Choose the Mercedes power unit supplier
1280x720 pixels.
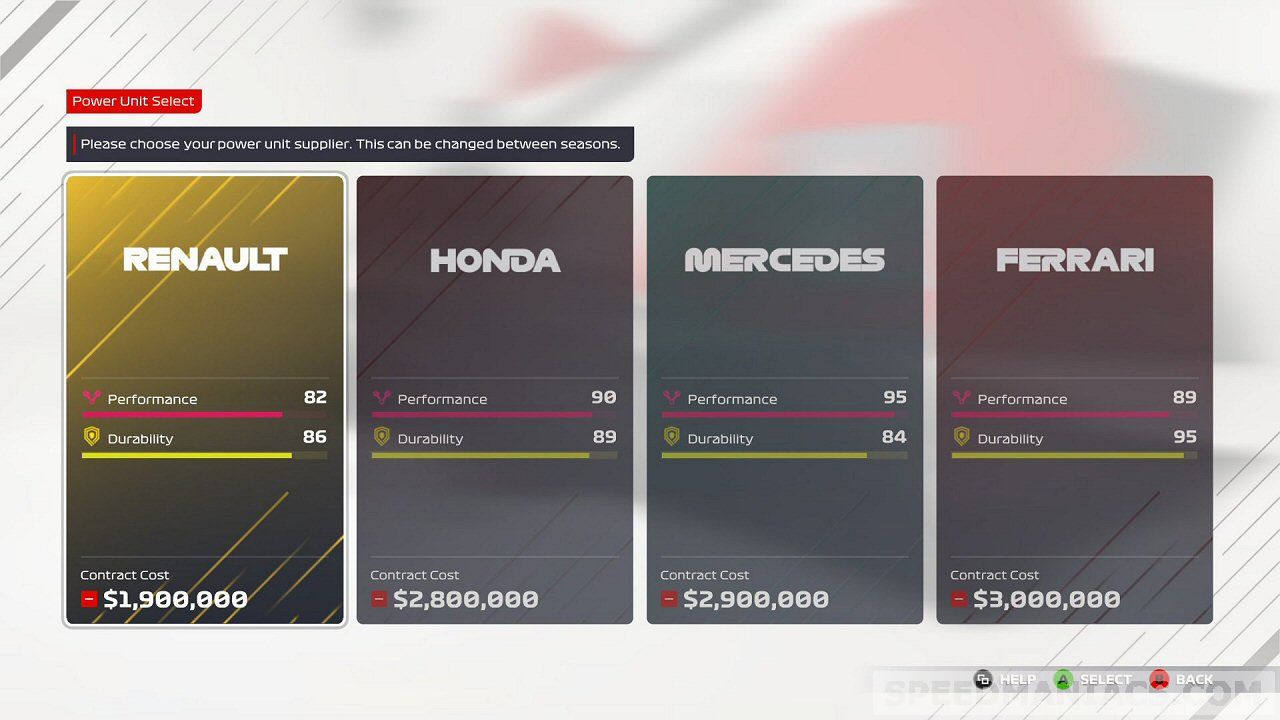[784, 300]
